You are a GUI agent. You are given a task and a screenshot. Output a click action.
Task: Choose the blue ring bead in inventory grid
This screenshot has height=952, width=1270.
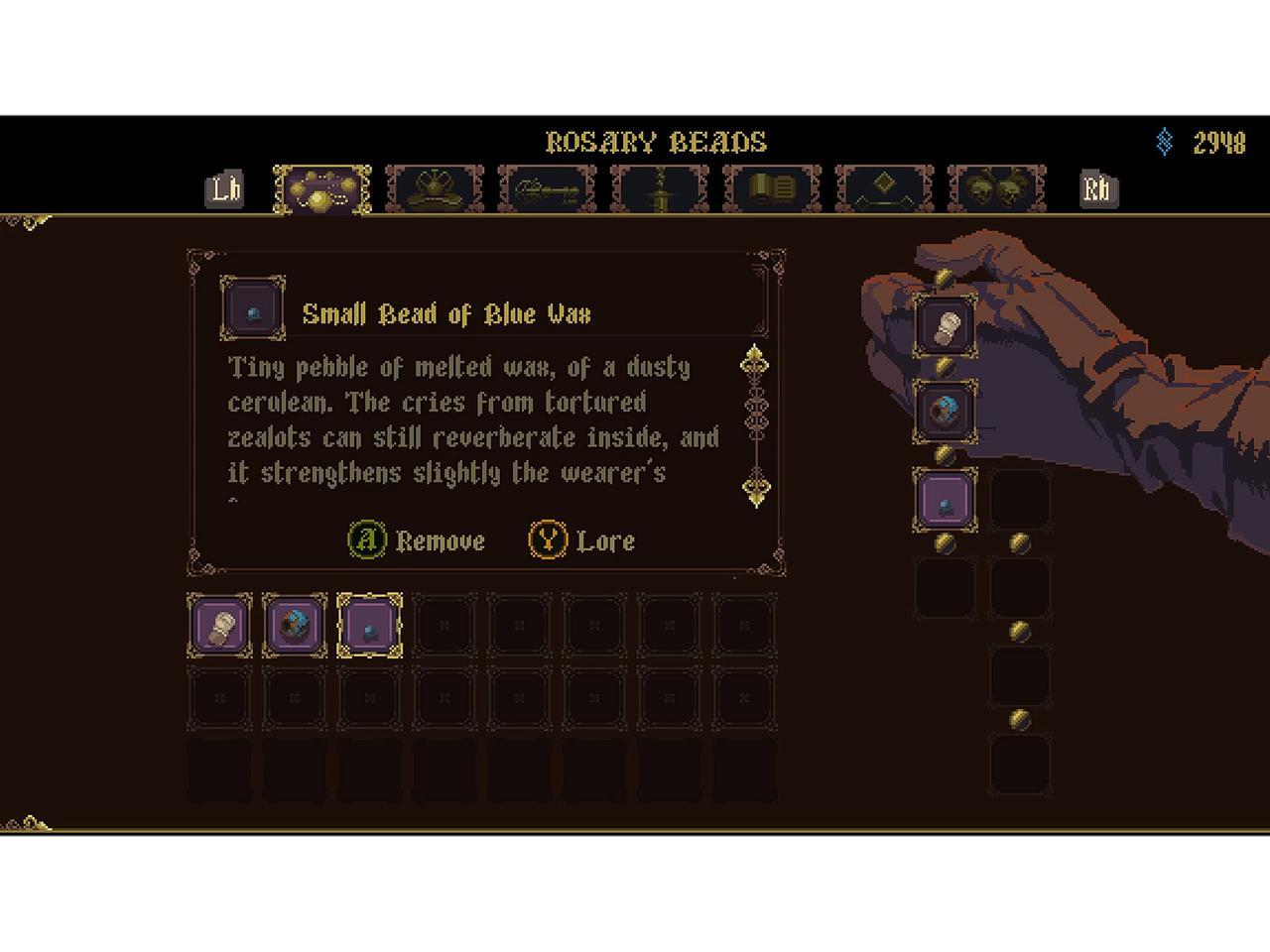295,626
